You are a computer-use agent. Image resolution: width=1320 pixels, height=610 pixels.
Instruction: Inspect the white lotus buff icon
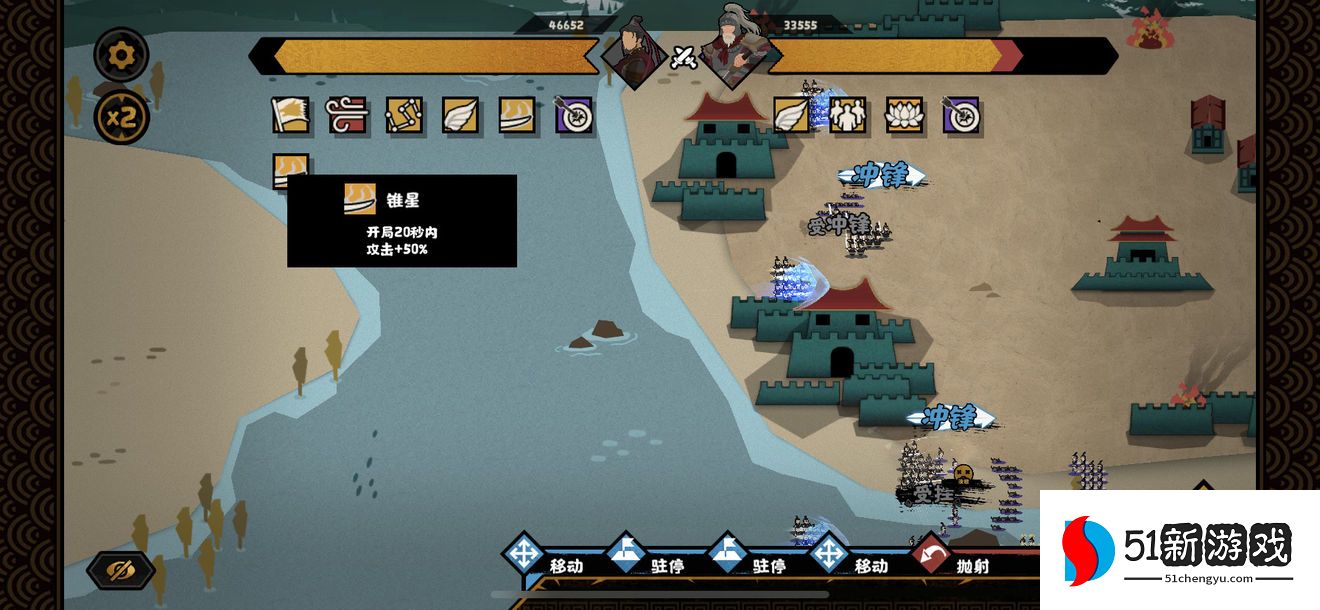904,115
